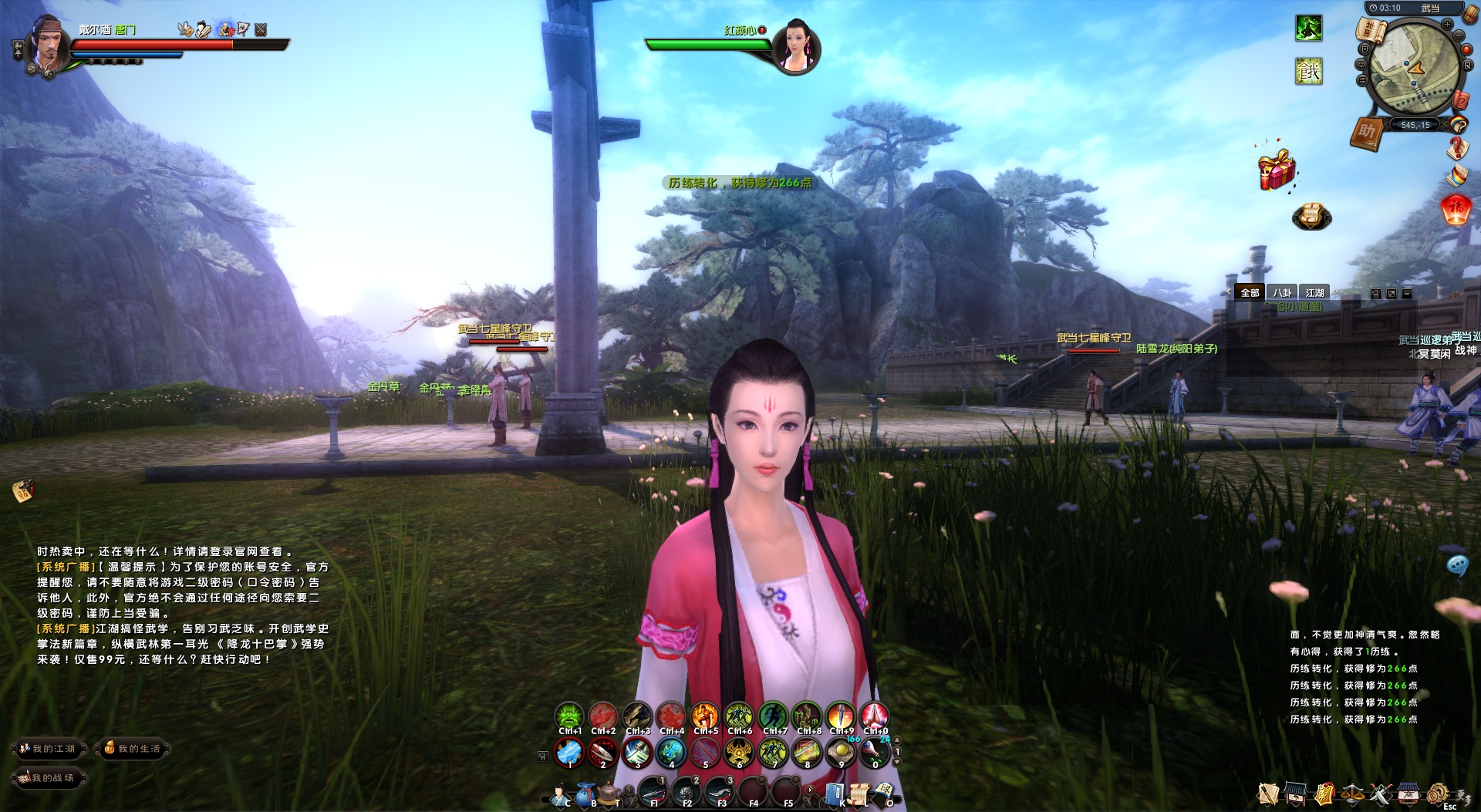
Task: Click the red 福 lantern icon
Action: click(x=1455, y=210)
